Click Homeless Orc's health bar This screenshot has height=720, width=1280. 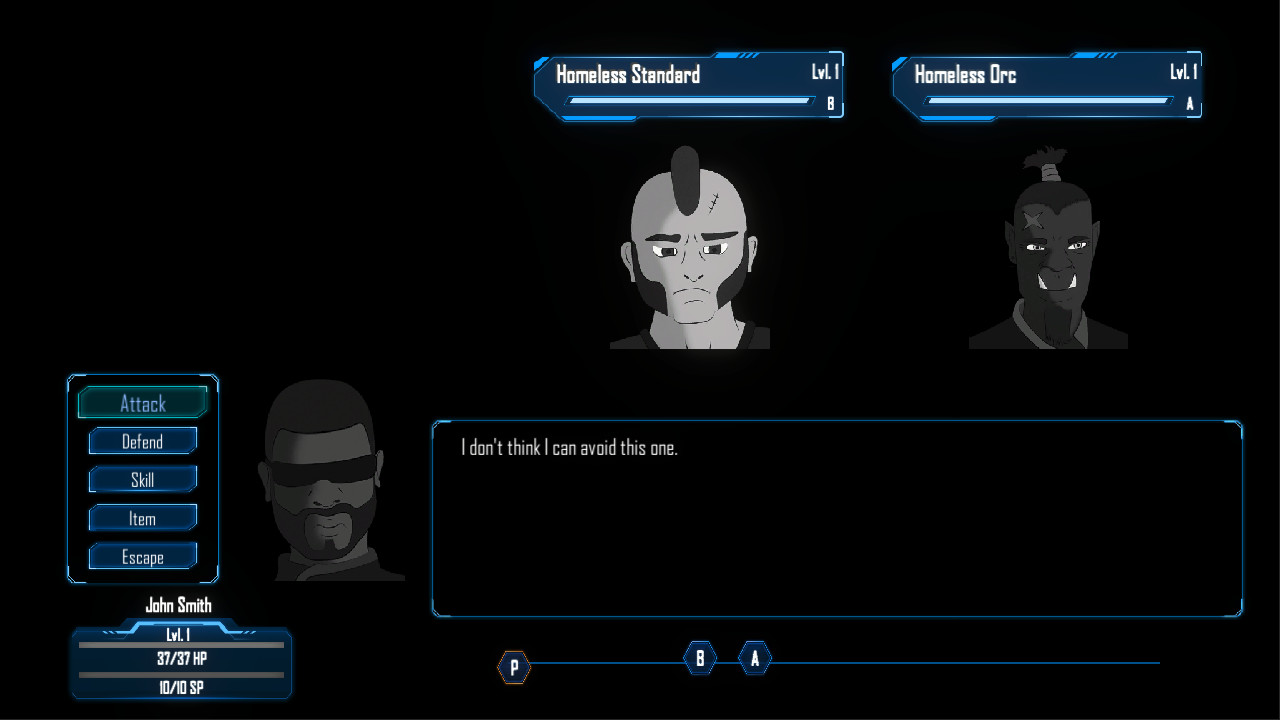1046,100
